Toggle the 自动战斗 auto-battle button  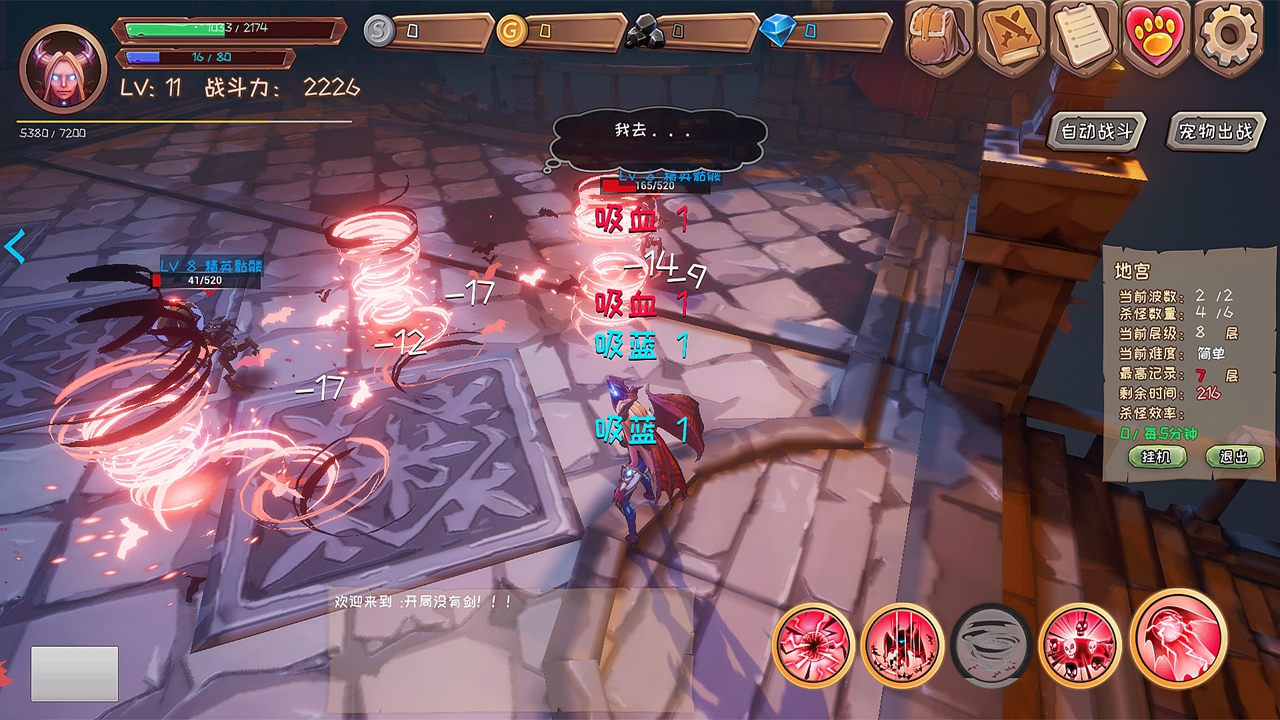click(x=1097, y=132)
